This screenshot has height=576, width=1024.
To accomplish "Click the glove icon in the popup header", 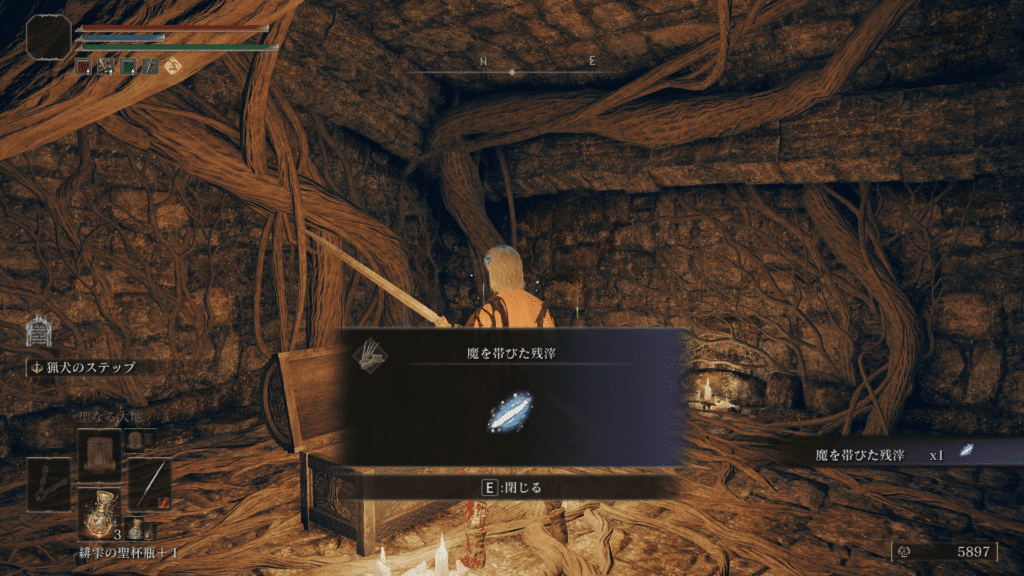I will (x=371, y=353).
